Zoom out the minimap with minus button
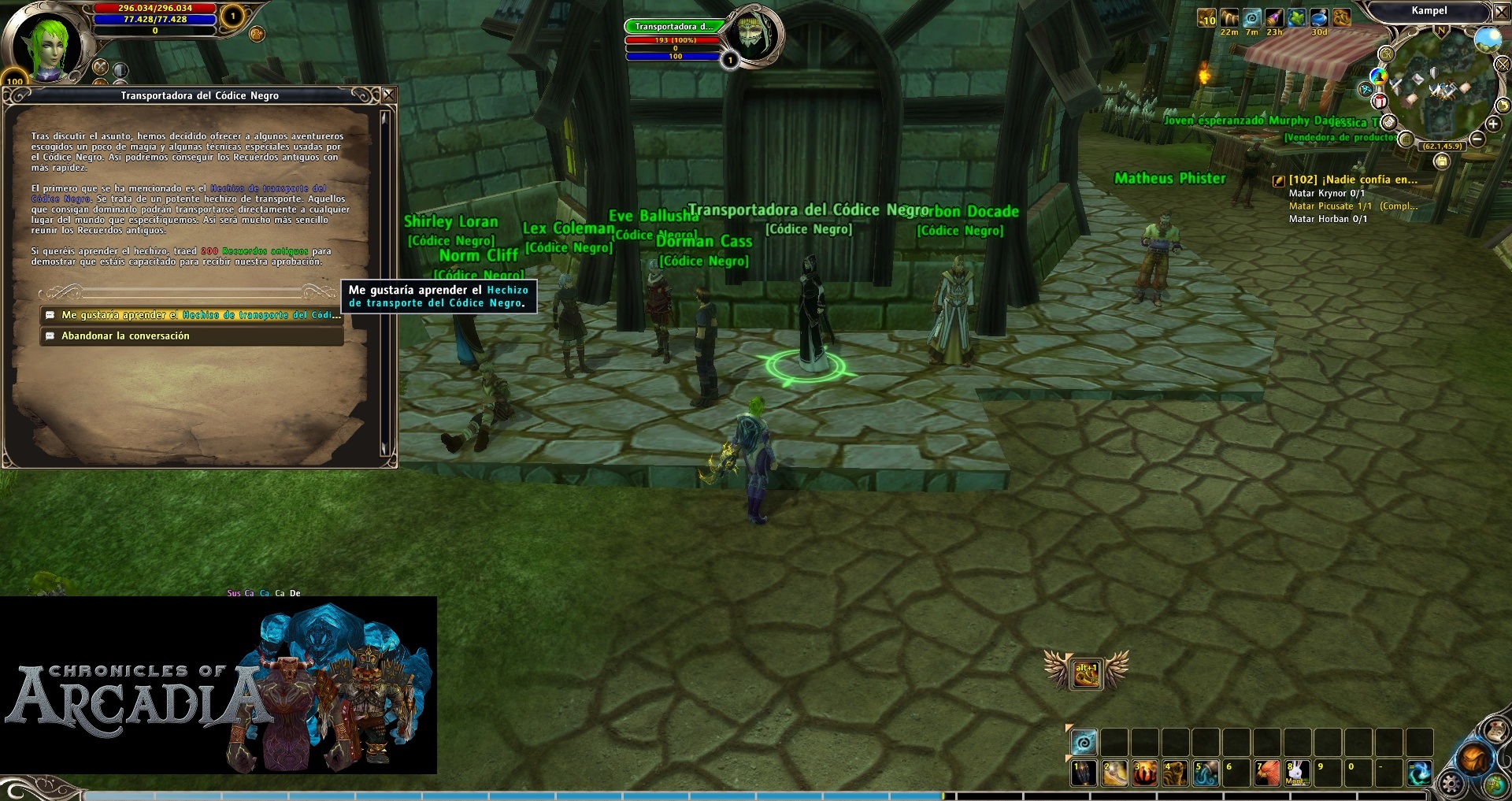The width and height of the screenshot is (1512, 801). pos(1477,139)
